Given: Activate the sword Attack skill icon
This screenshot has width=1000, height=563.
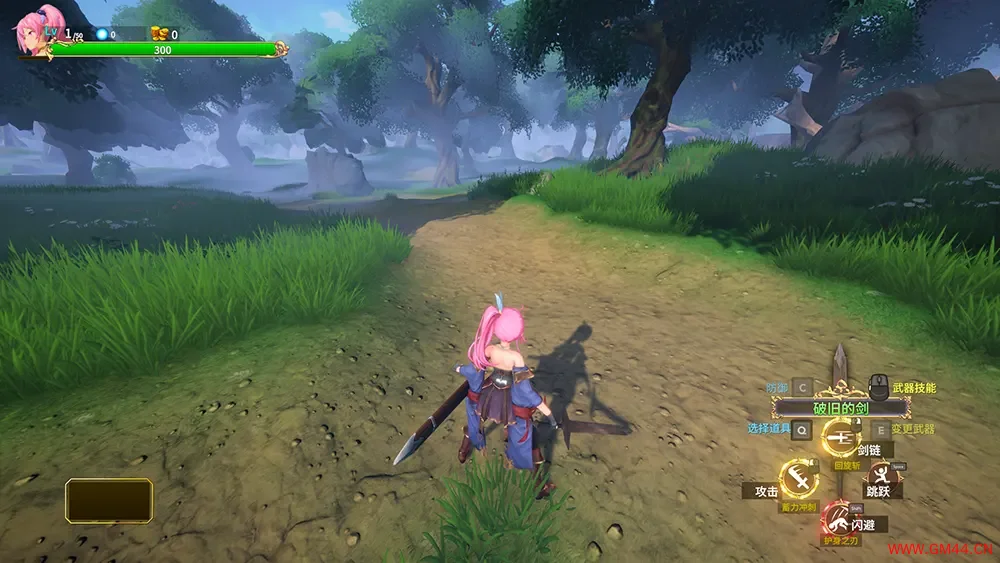Looking at the screenshot, I should point(799,479).
